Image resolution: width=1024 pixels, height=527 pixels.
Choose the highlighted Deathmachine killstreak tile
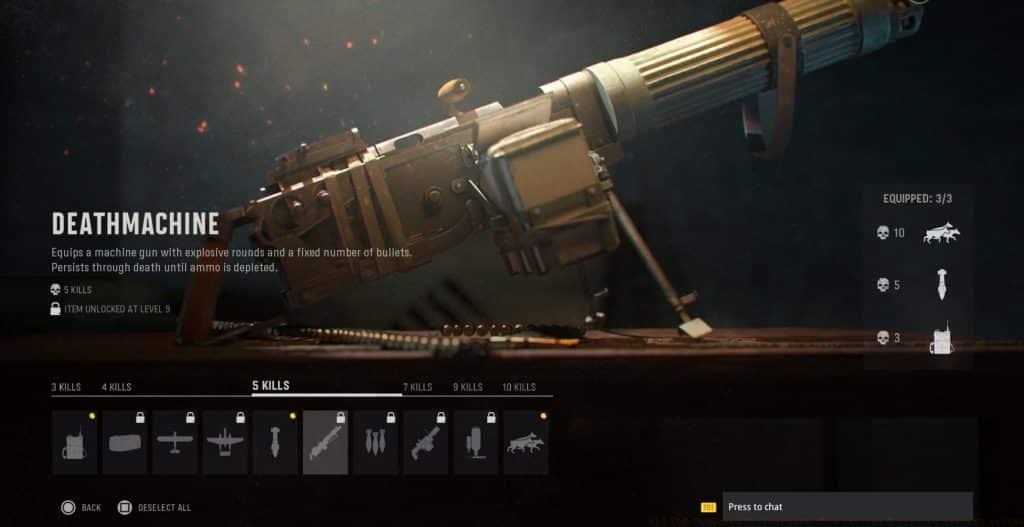click(325, 442)
